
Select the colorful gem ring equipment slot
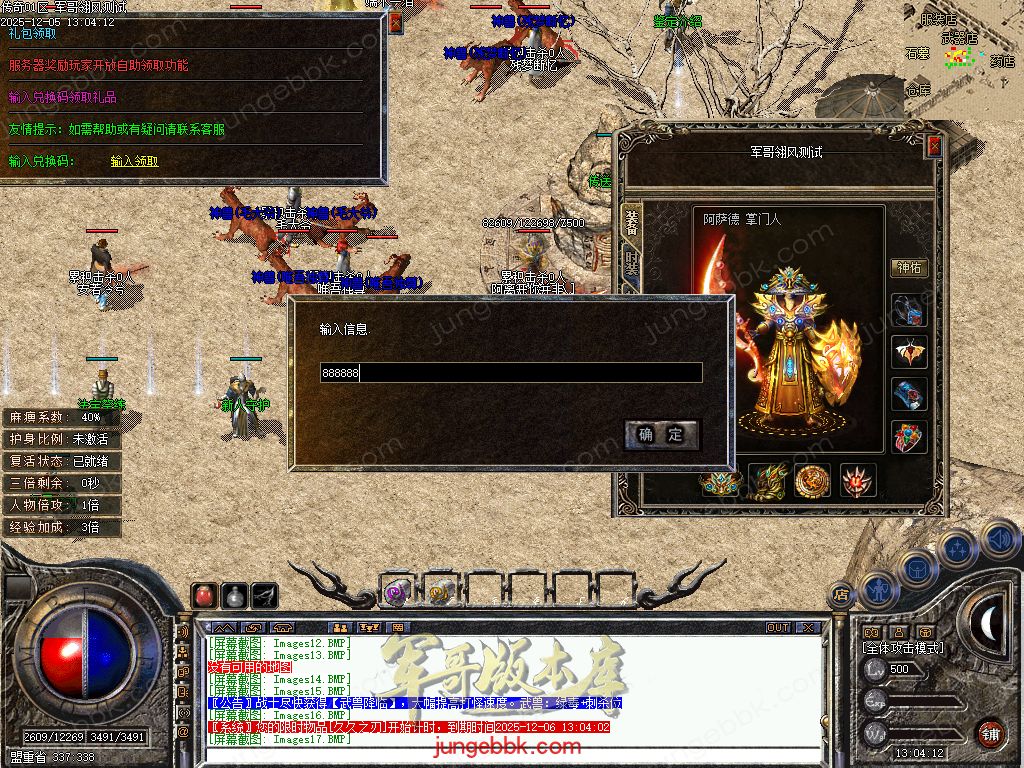click(909, 437)
